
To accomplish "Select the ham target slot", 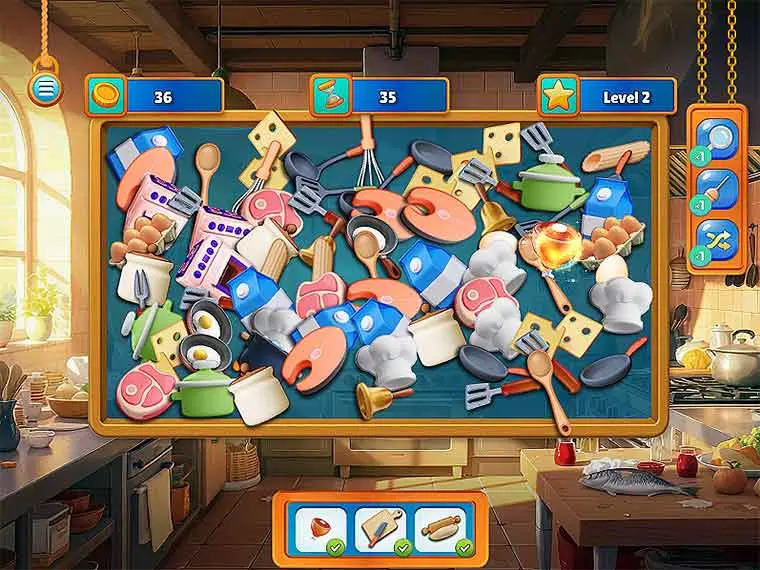I will 321,526.
